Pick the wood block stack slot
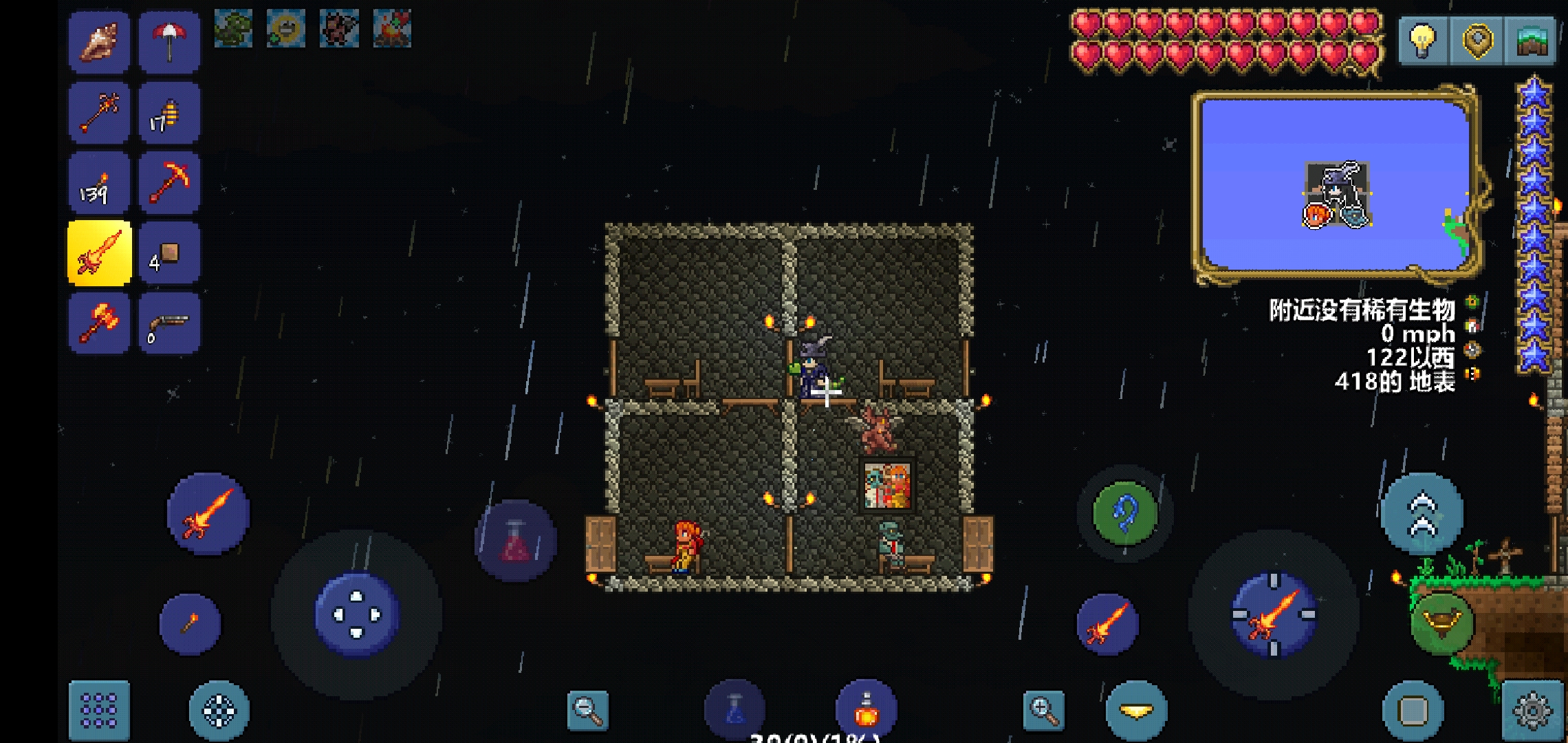The image size is (1568, 743). point(169,253)
